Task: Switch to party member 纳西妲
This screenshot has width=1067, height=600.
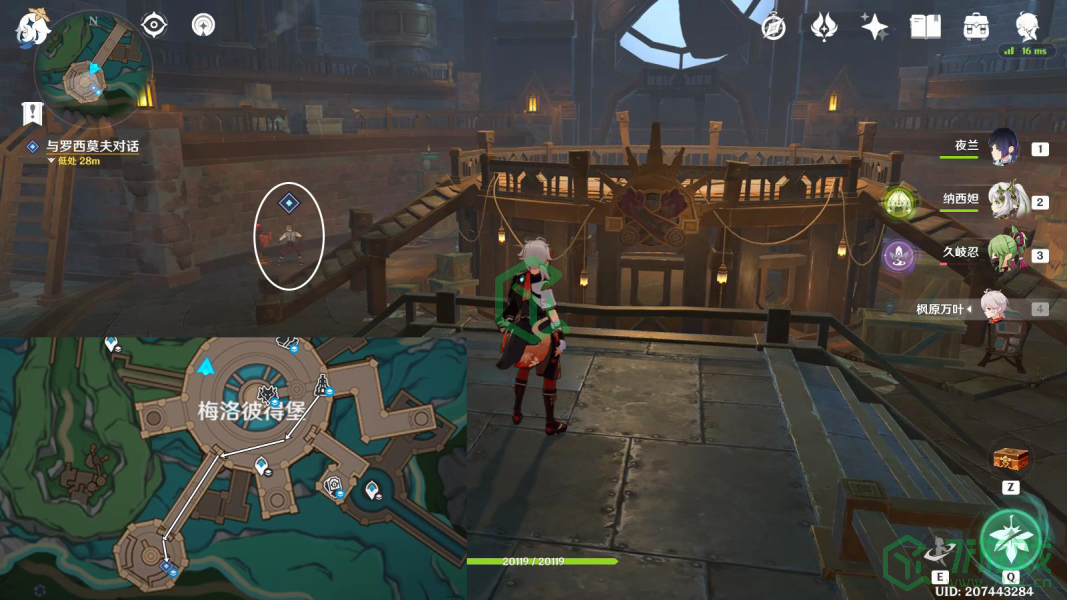Action: click(x=1002, y=201)
